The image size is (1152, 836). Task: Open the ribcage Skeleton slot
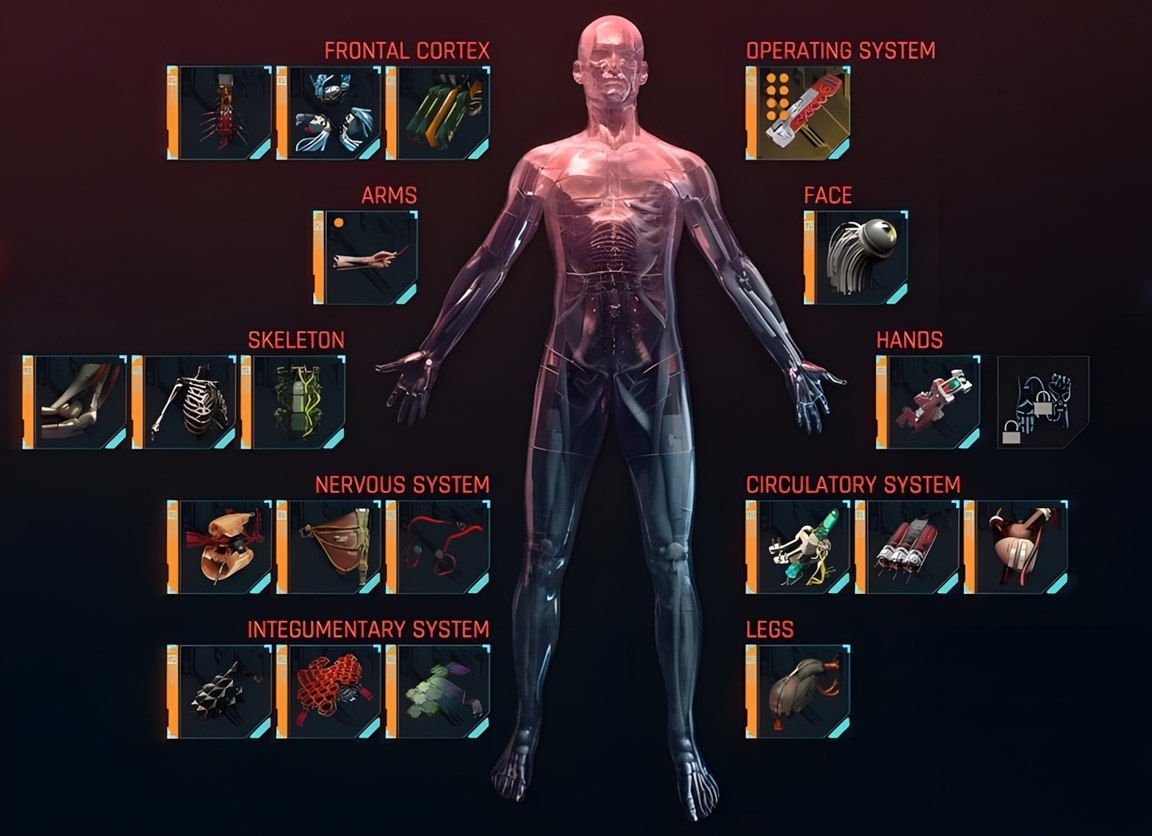click(x=185, y=402)
